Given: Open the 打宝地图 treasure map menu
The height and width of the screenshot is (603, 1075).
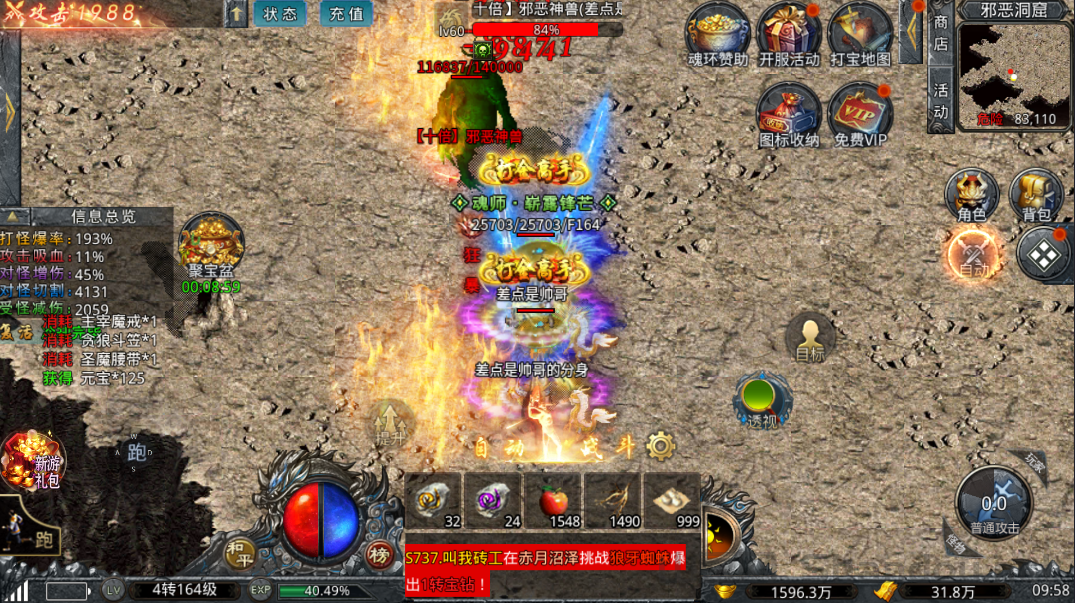Looking at the screenshot, I should (x=860, y=33).
